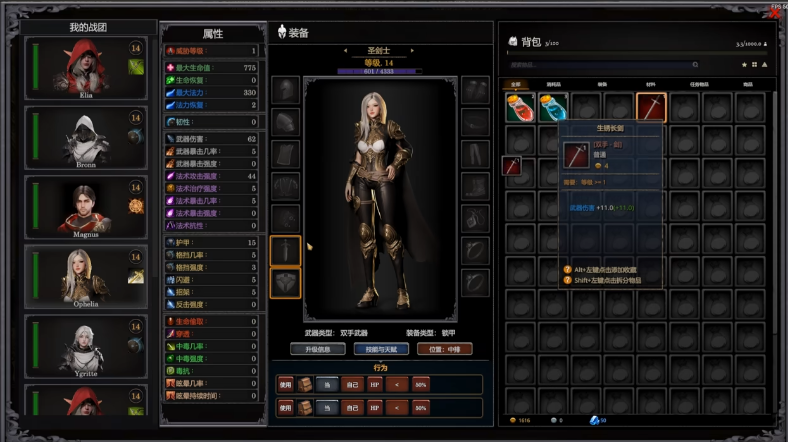Switch to the 材料 materials tab
This screenshot has width=788, height=442.
click(x=650, y=84)
